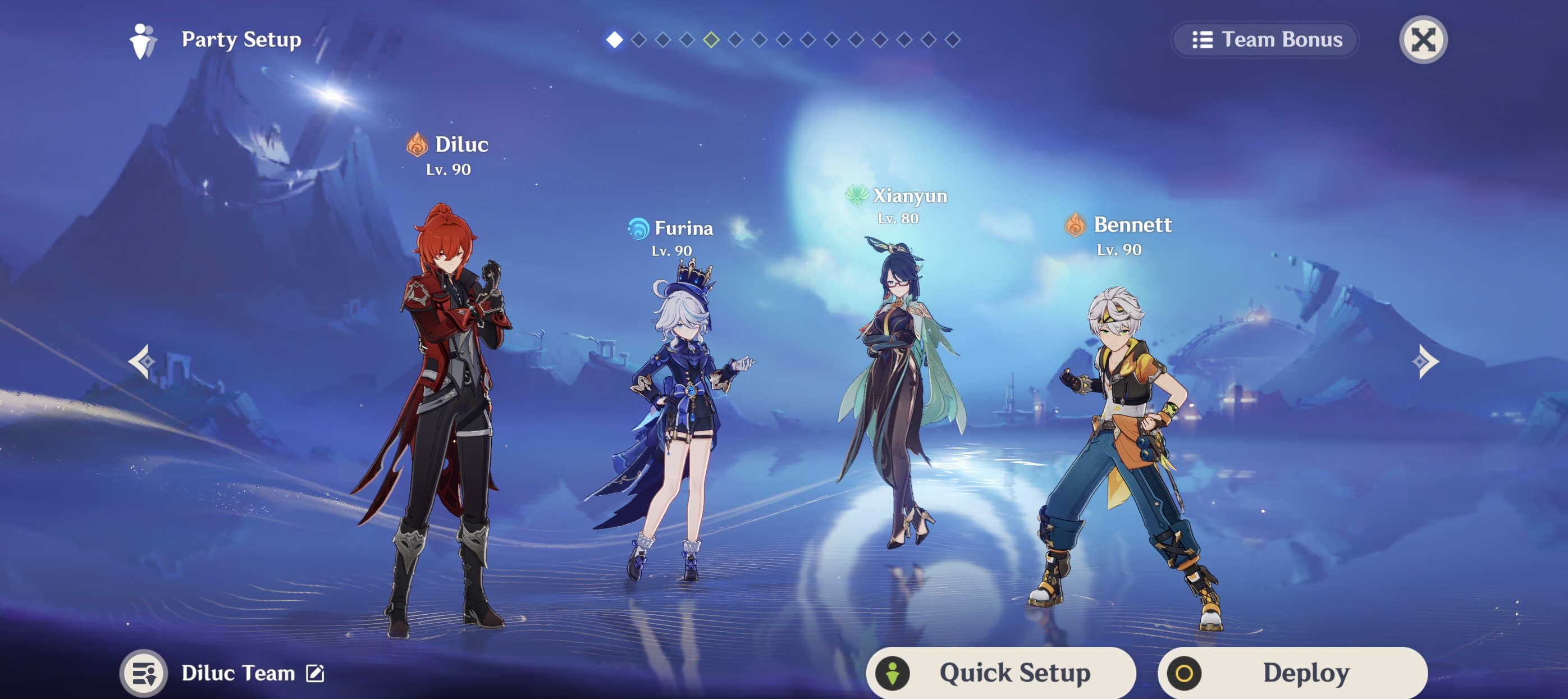The image size is (1568, 699).
Task: Click Bennett's Pyro element icon
Action: click(1075, 225)
